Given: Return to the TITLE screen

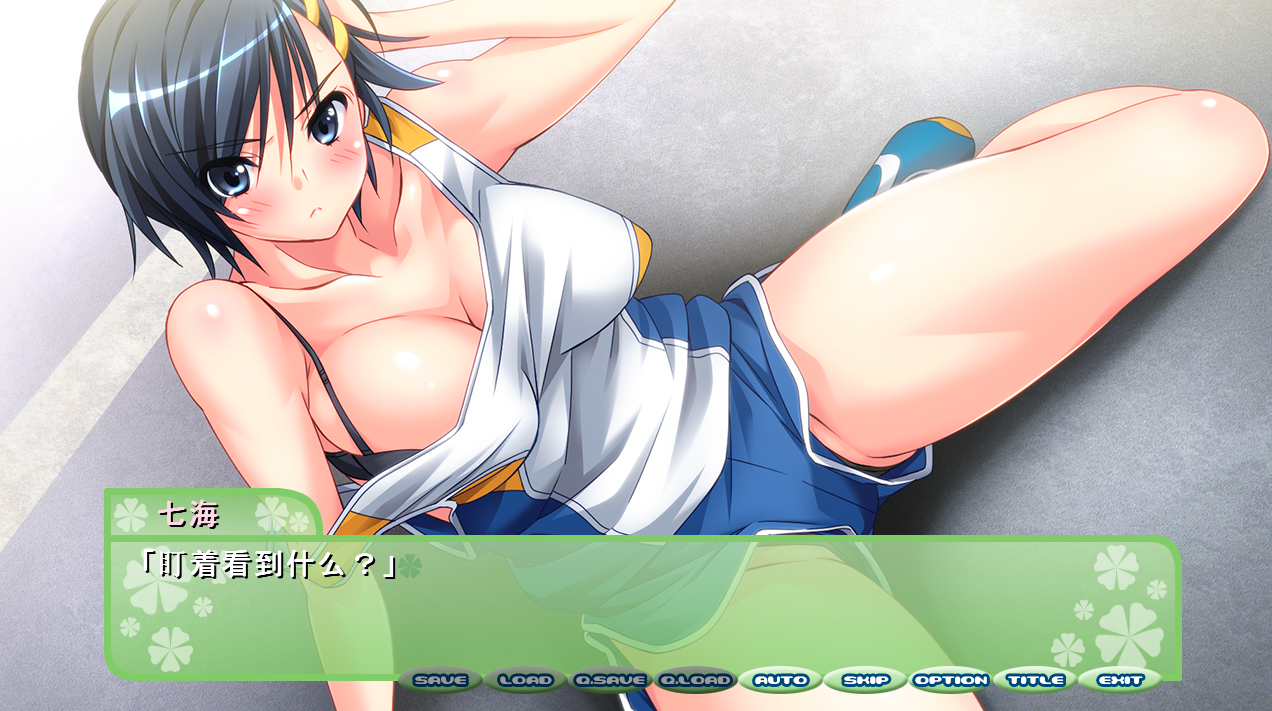Looking at the screenshot, I should click(1036, 681).
